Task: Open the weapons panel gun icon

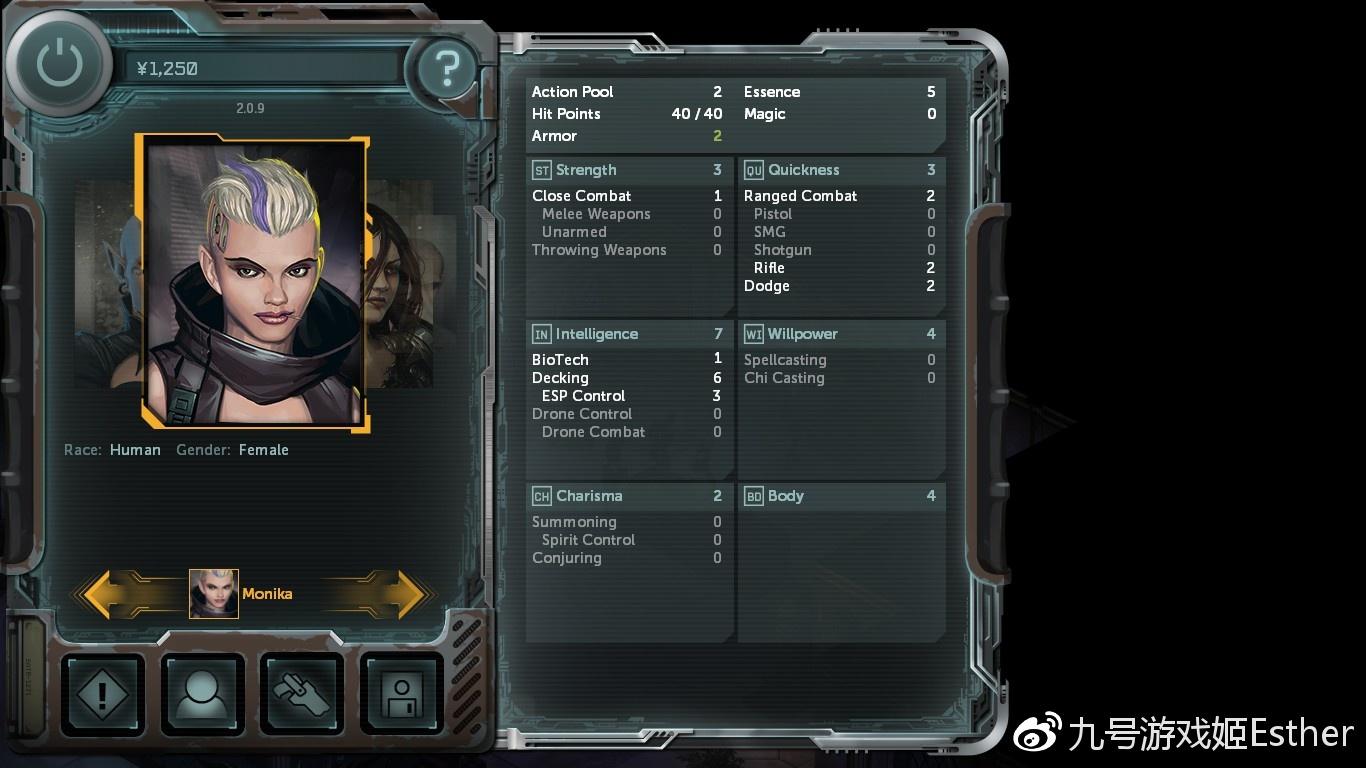Action: click(301, 694)
